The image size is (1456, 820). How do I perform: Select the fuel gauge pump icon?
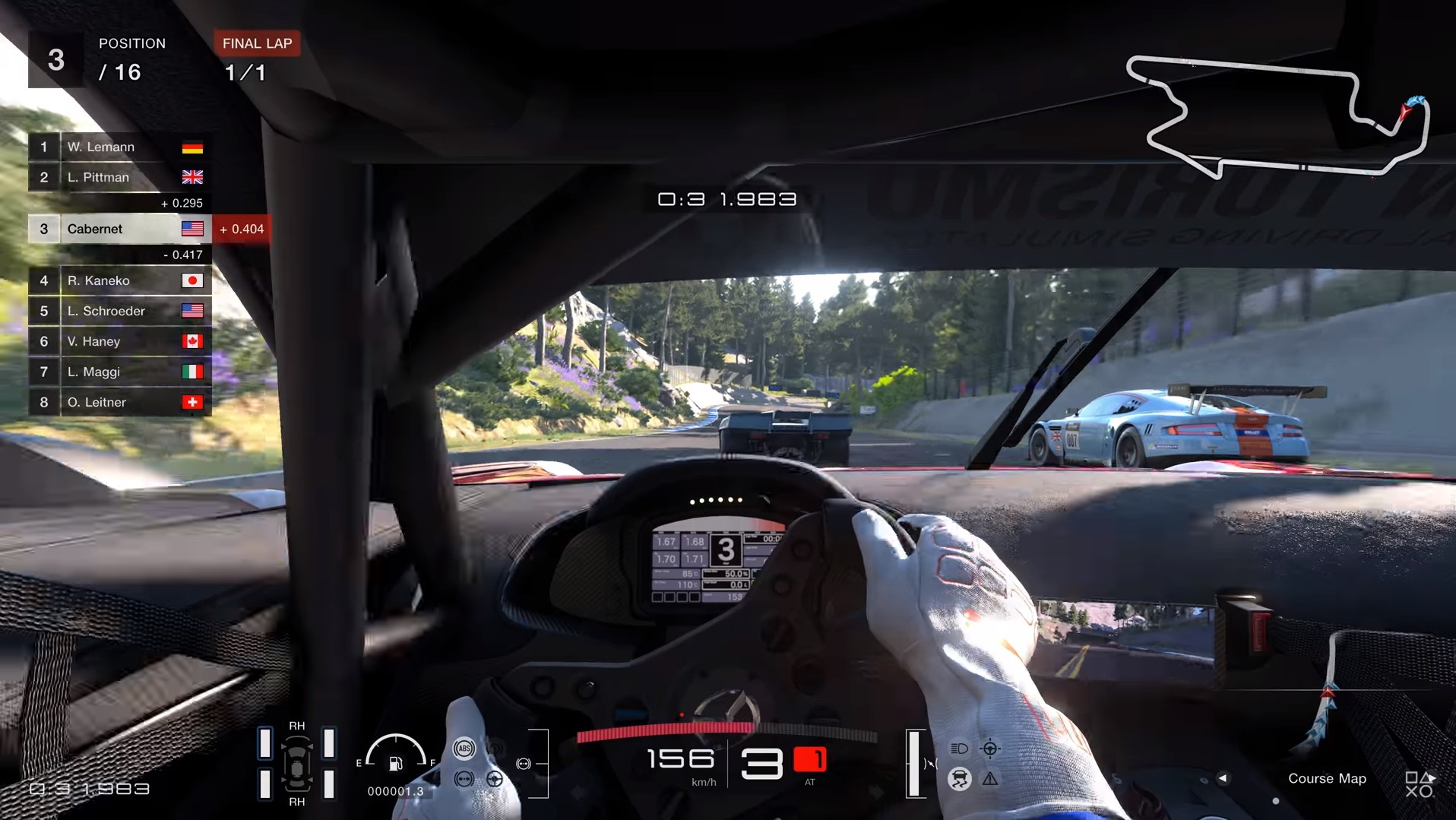pos(396,763)
